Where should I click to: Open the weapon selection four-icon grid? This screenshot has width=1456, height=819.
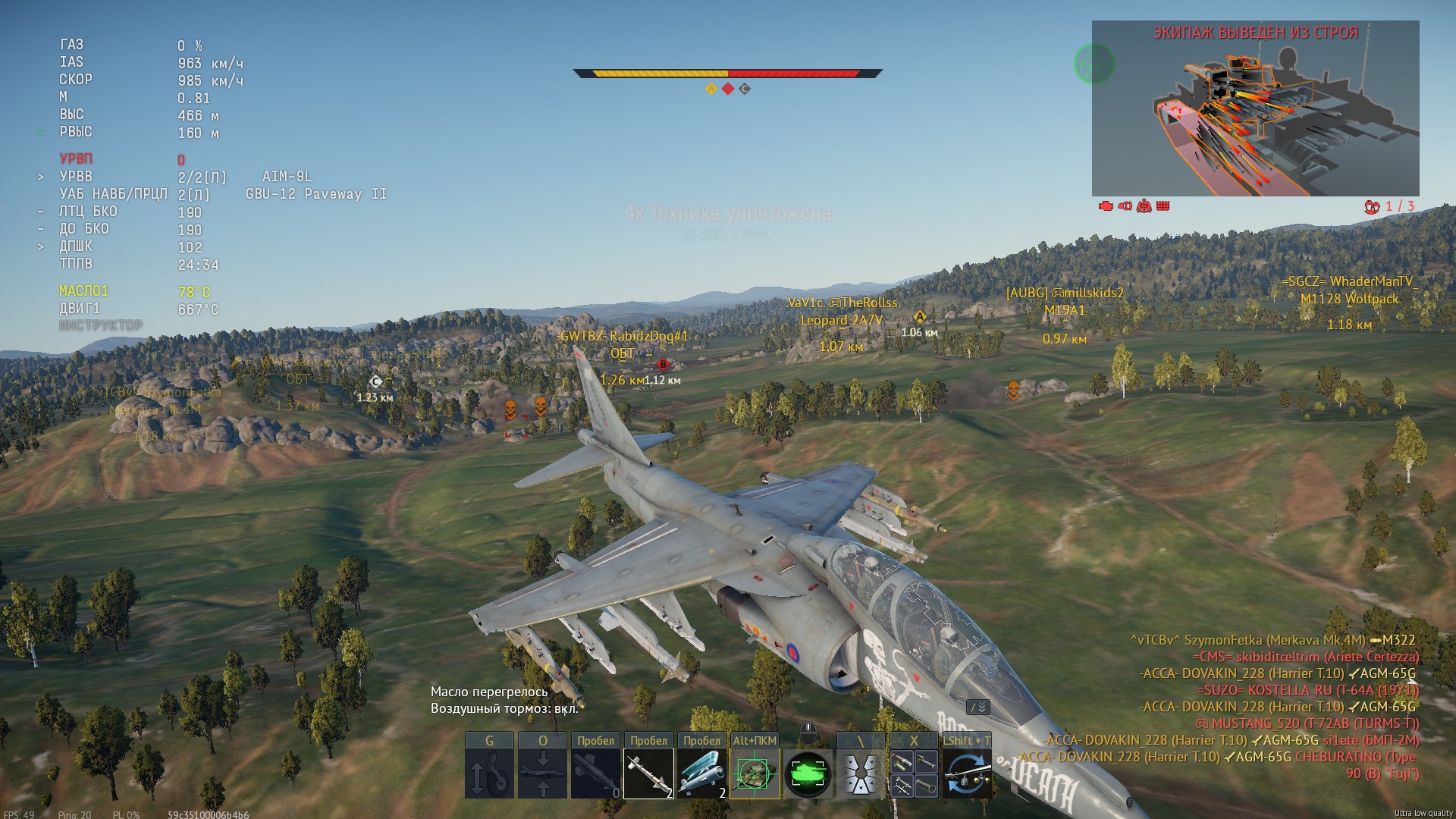coord(914,773)
